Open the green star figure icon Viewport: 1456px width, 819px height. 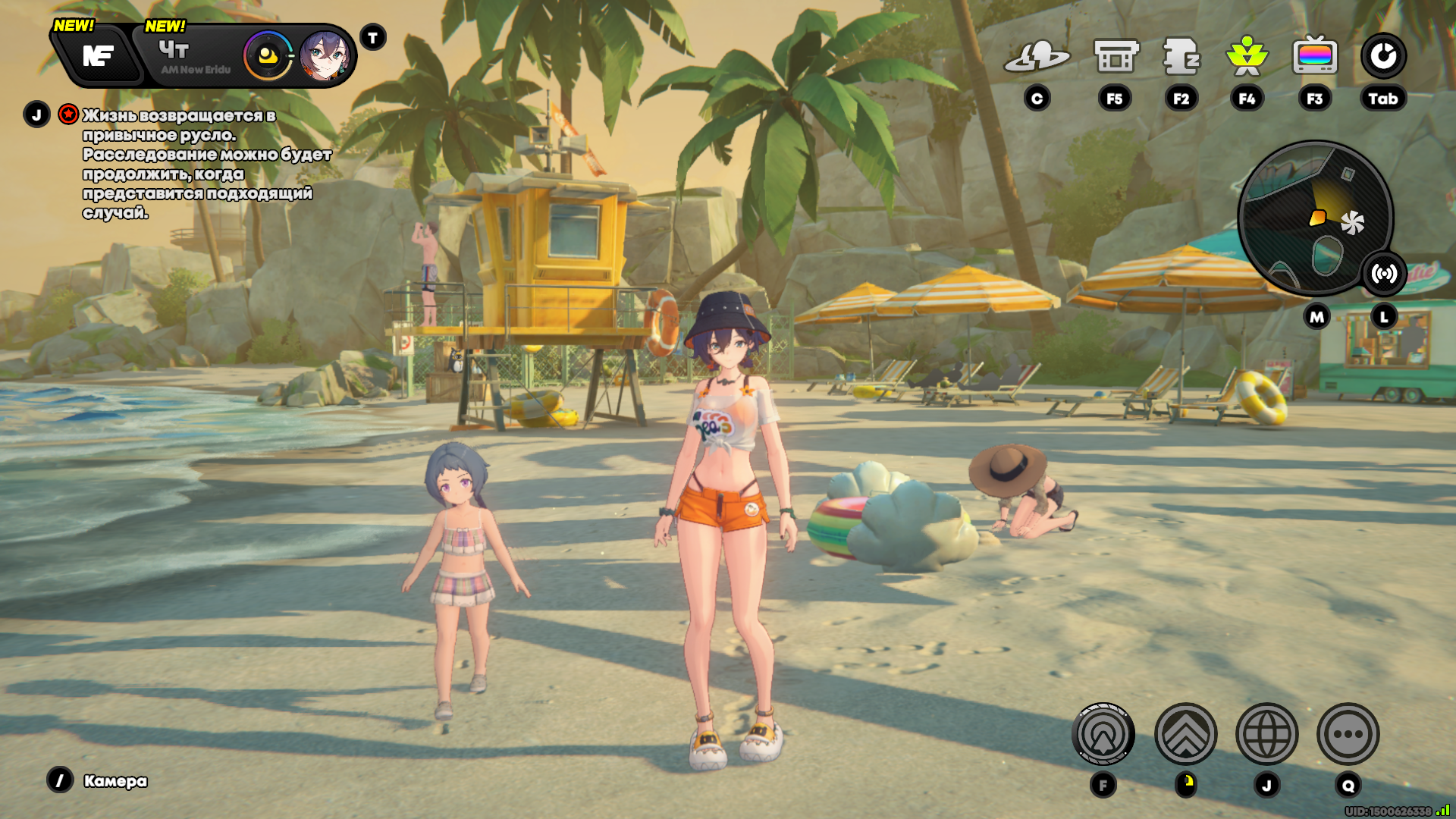(1247, 56)
